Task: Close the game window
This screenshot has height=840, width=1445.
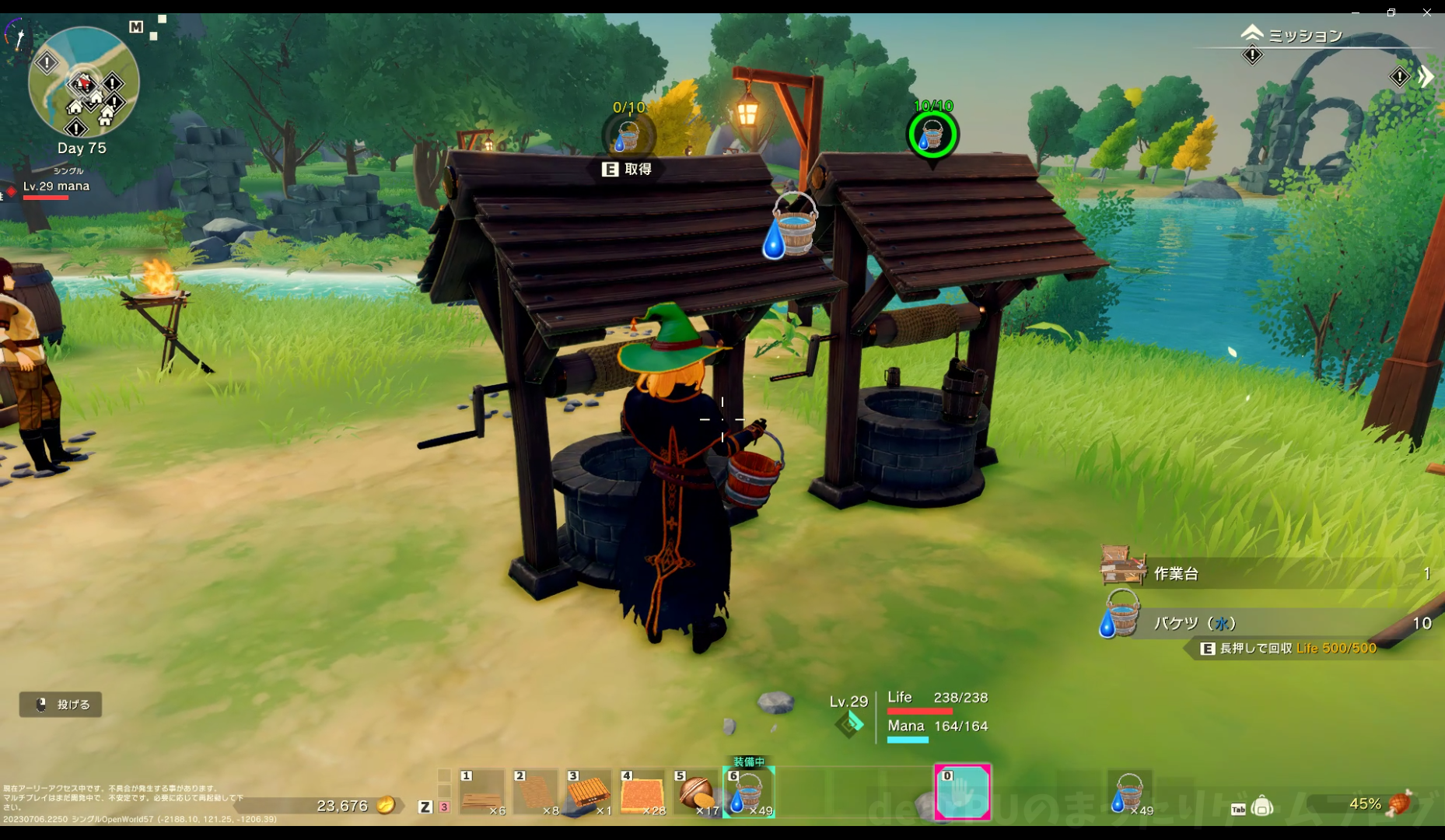Action: (x=1426, y=12)
